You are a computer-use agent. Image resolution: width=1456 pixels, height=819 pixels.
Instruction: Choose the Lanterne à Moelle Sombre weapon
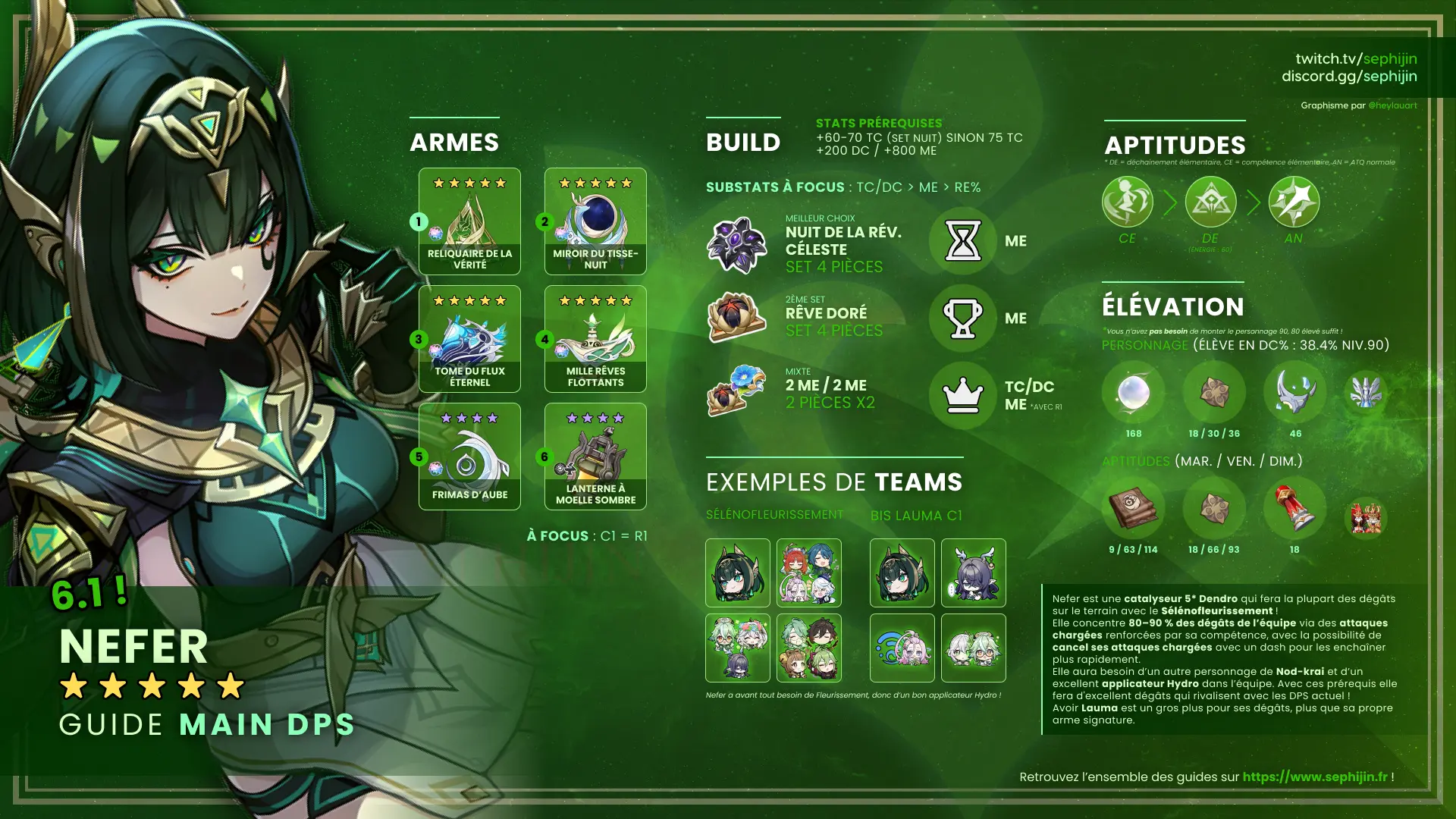tap(595, 457)
